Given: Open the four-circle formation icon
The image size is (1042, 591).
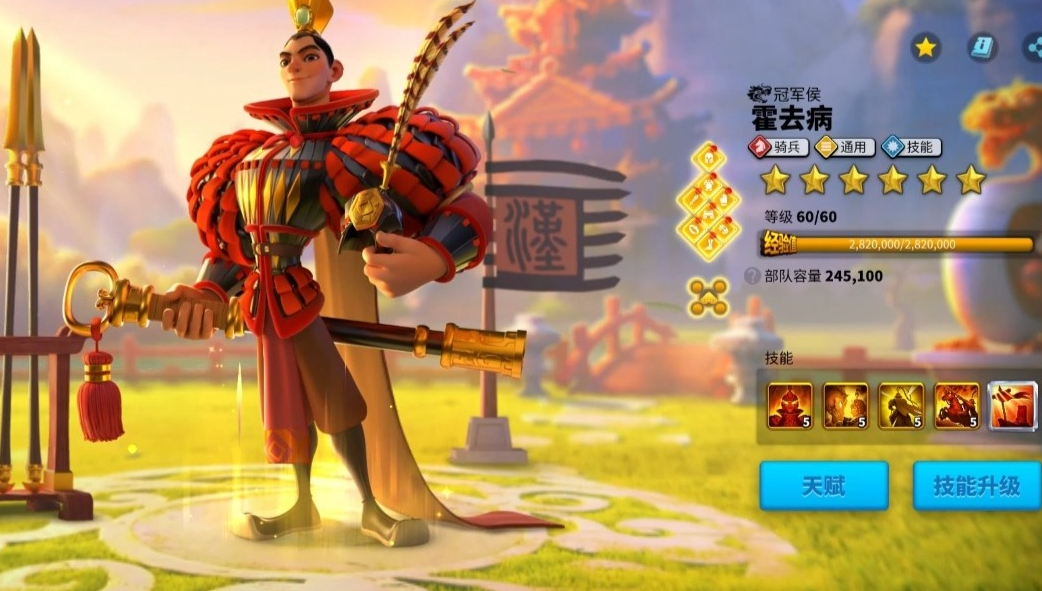Looking at the screenshot, I should click(x=708, y=296).
